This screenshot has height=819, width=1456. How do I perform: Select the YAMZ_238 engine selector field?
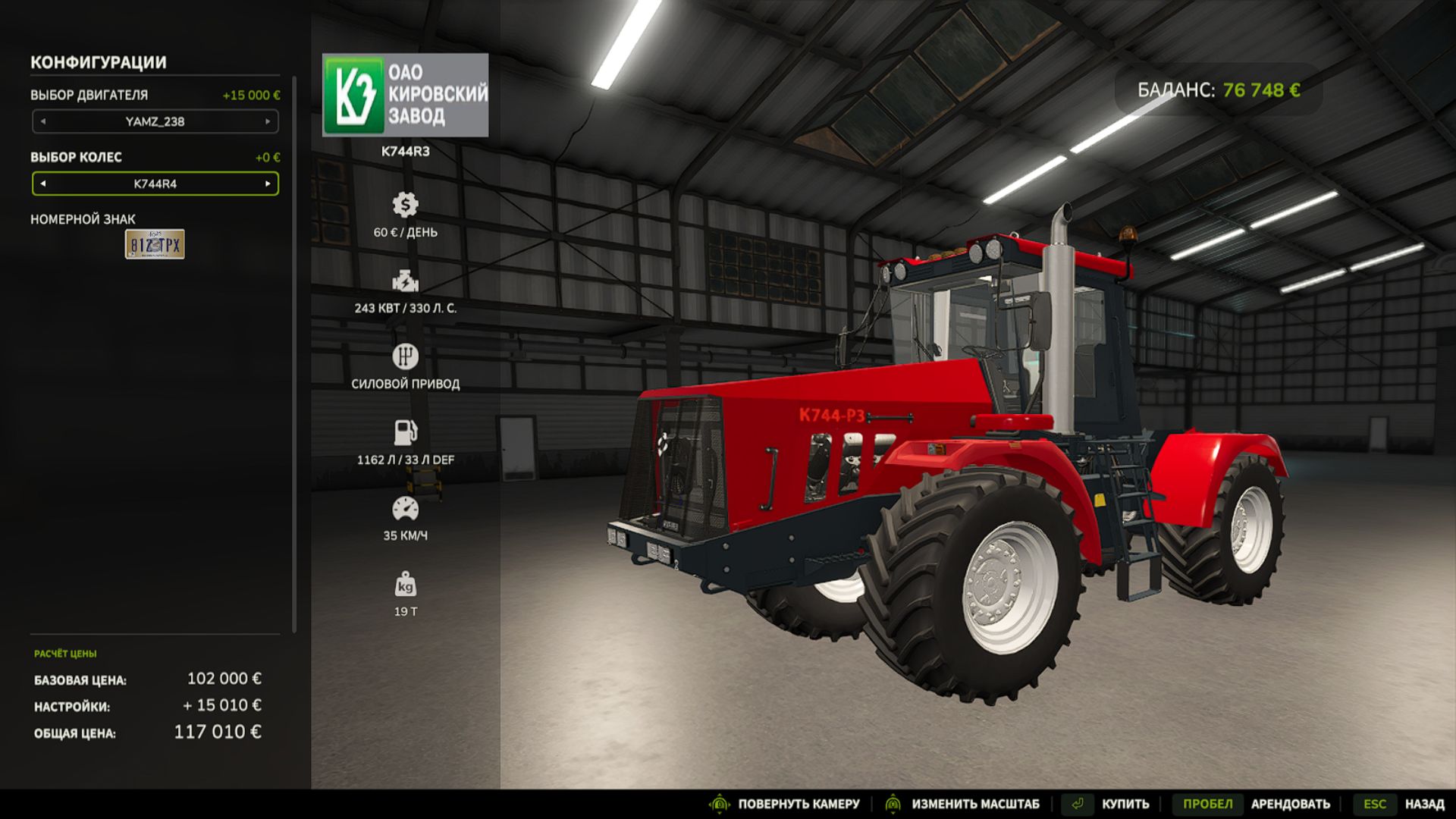point(155,121)
